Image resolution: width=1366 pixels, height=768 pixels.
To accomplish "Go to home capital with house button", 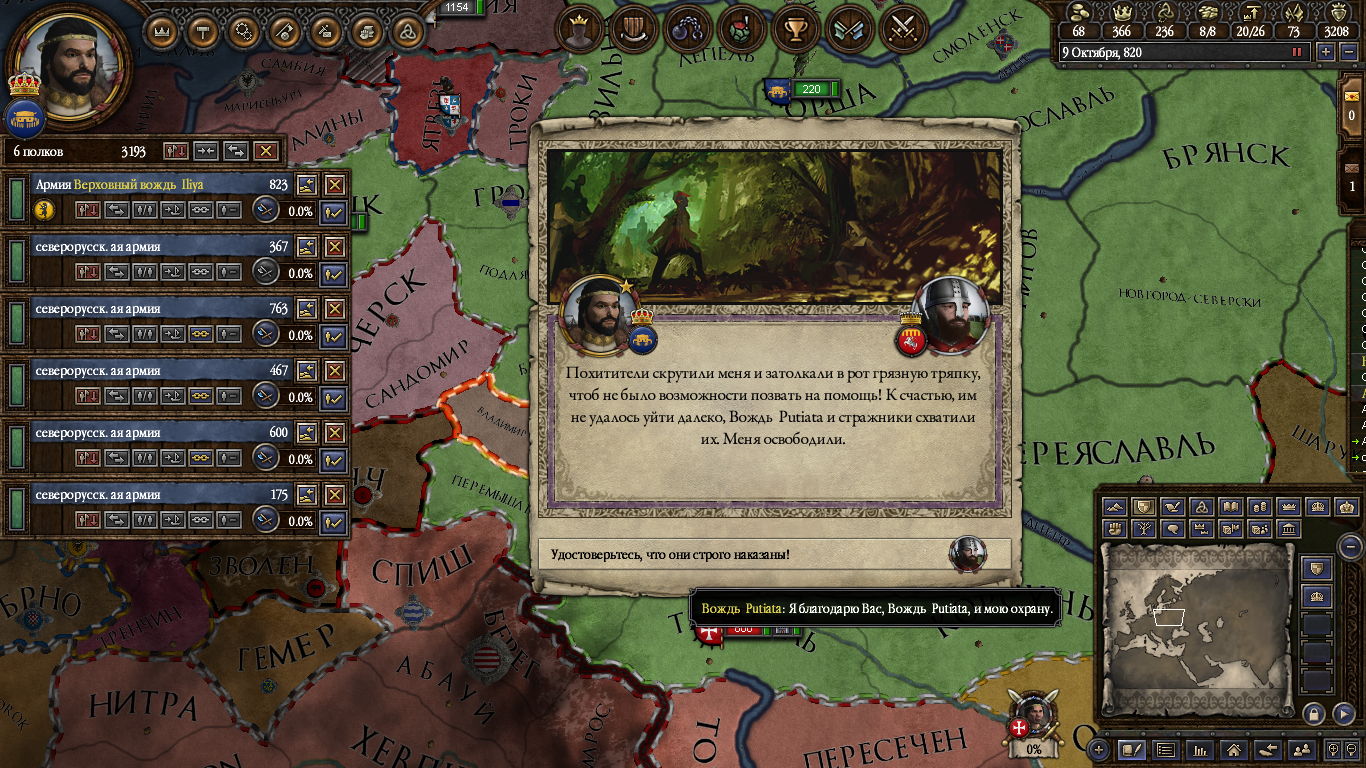I will tap(1234, 748).
